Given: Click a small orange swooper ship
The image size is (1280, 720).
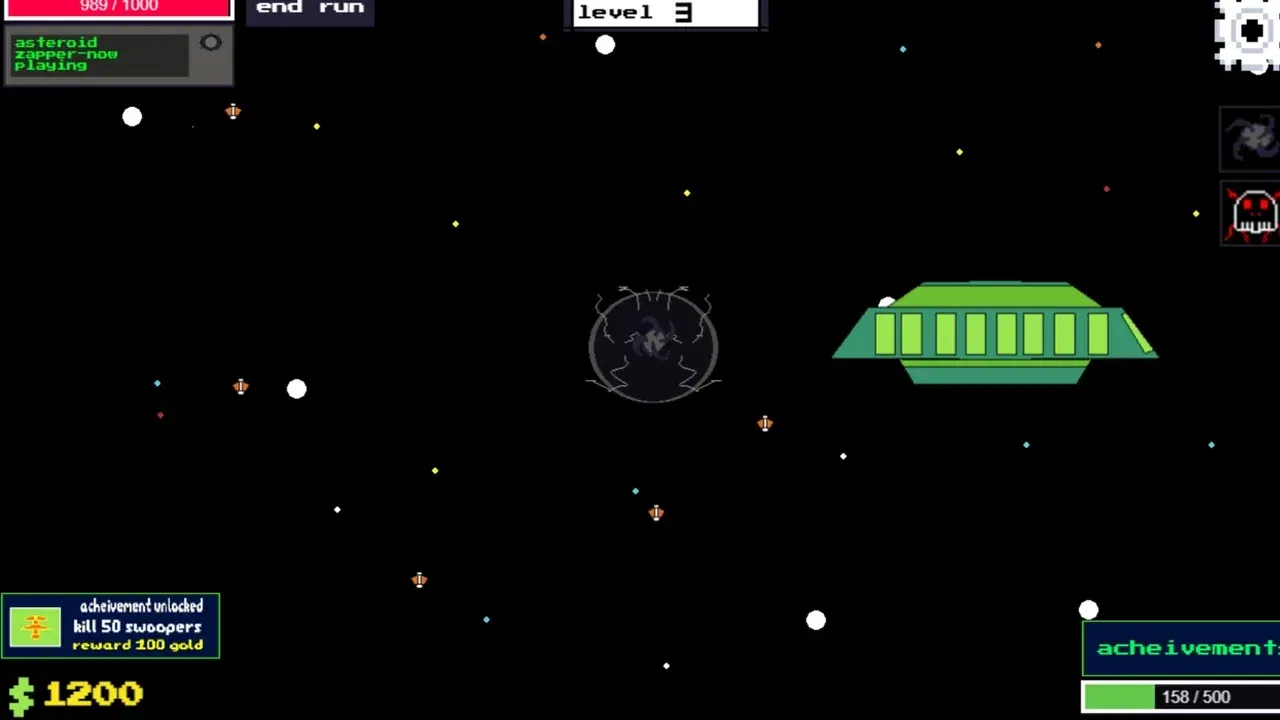Looking at the screenshot, I should 765,424.
